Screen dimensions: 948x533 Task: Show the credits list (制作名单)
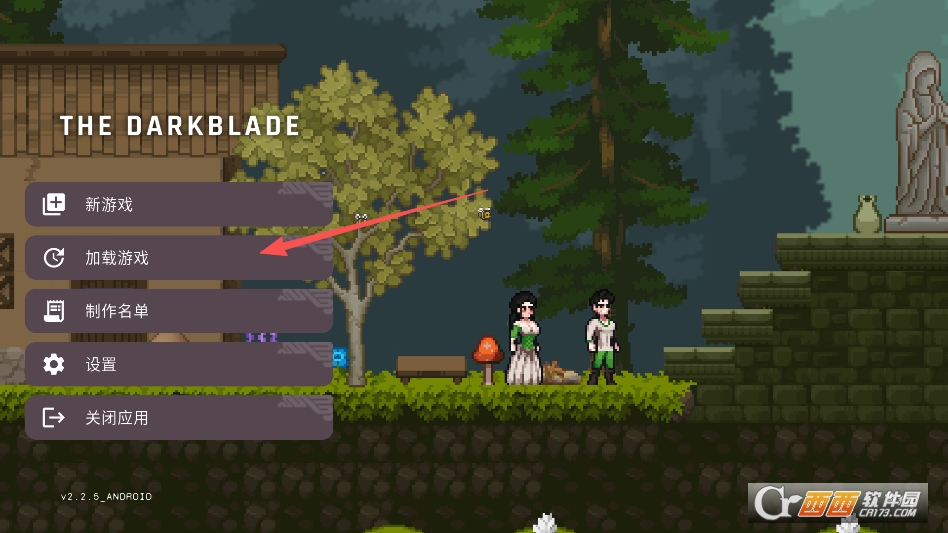[178, 311]
